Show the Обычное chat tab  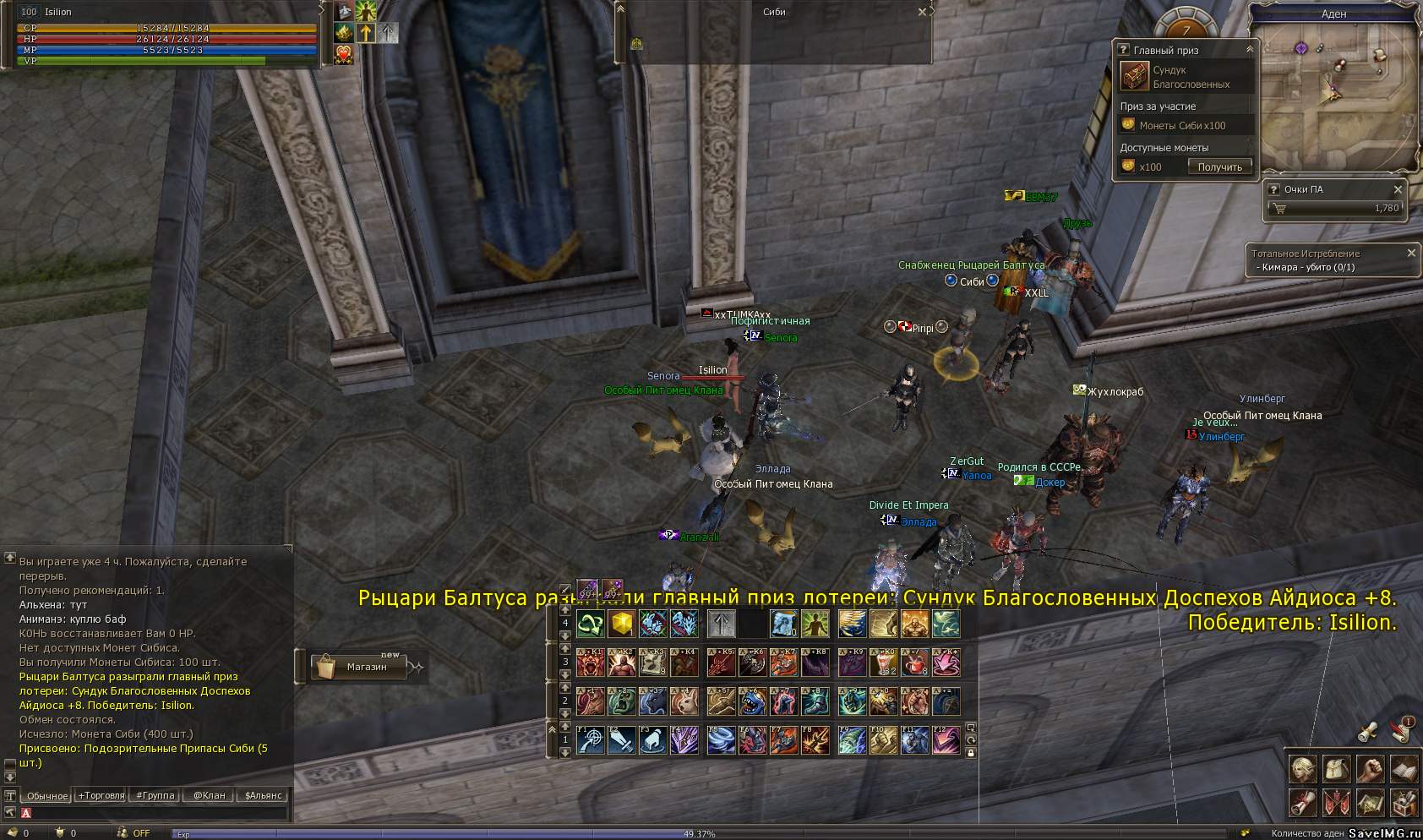click(47, 795)
